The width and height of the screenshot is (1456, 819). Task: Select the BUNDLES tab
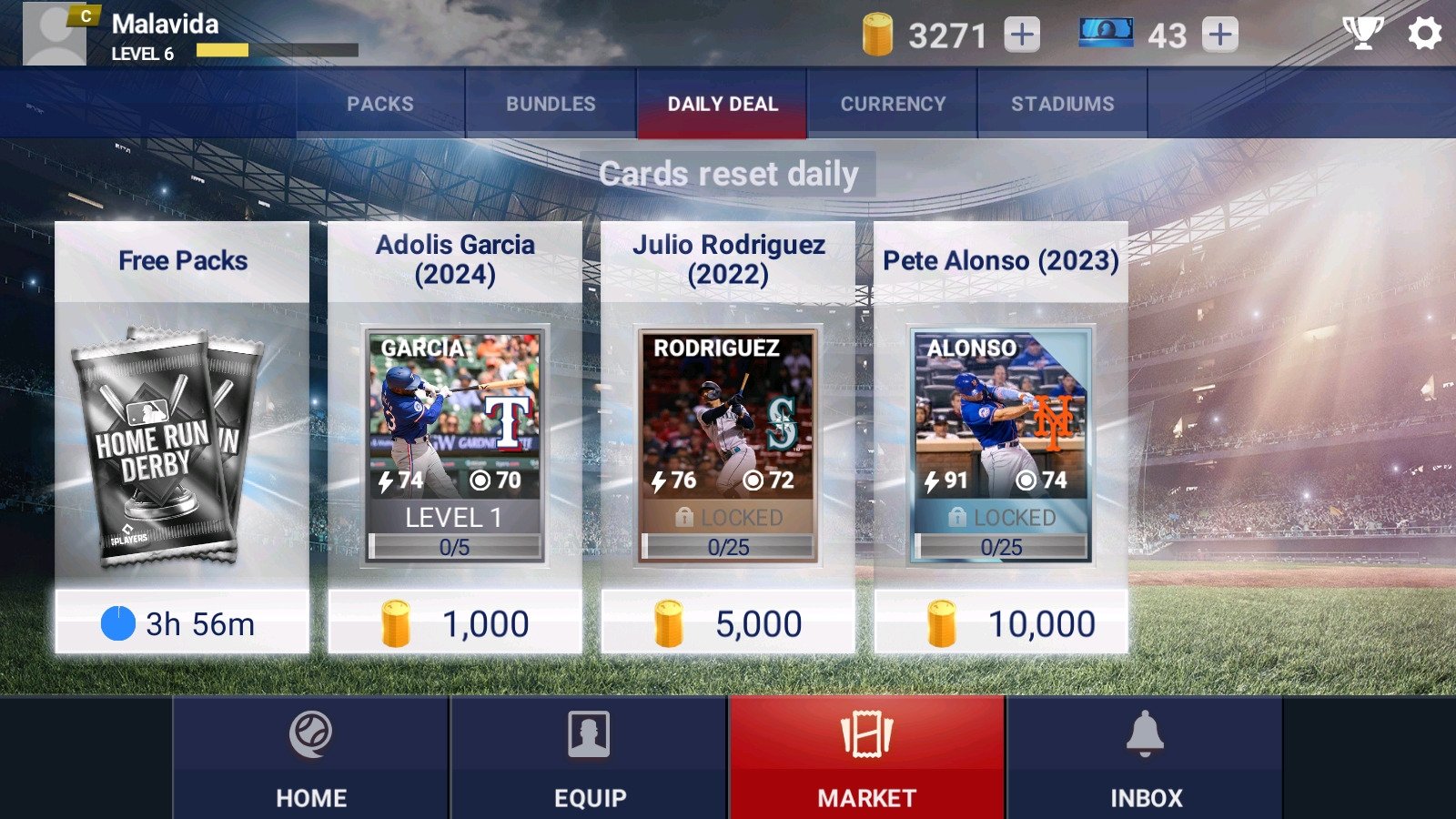[551, 103]
